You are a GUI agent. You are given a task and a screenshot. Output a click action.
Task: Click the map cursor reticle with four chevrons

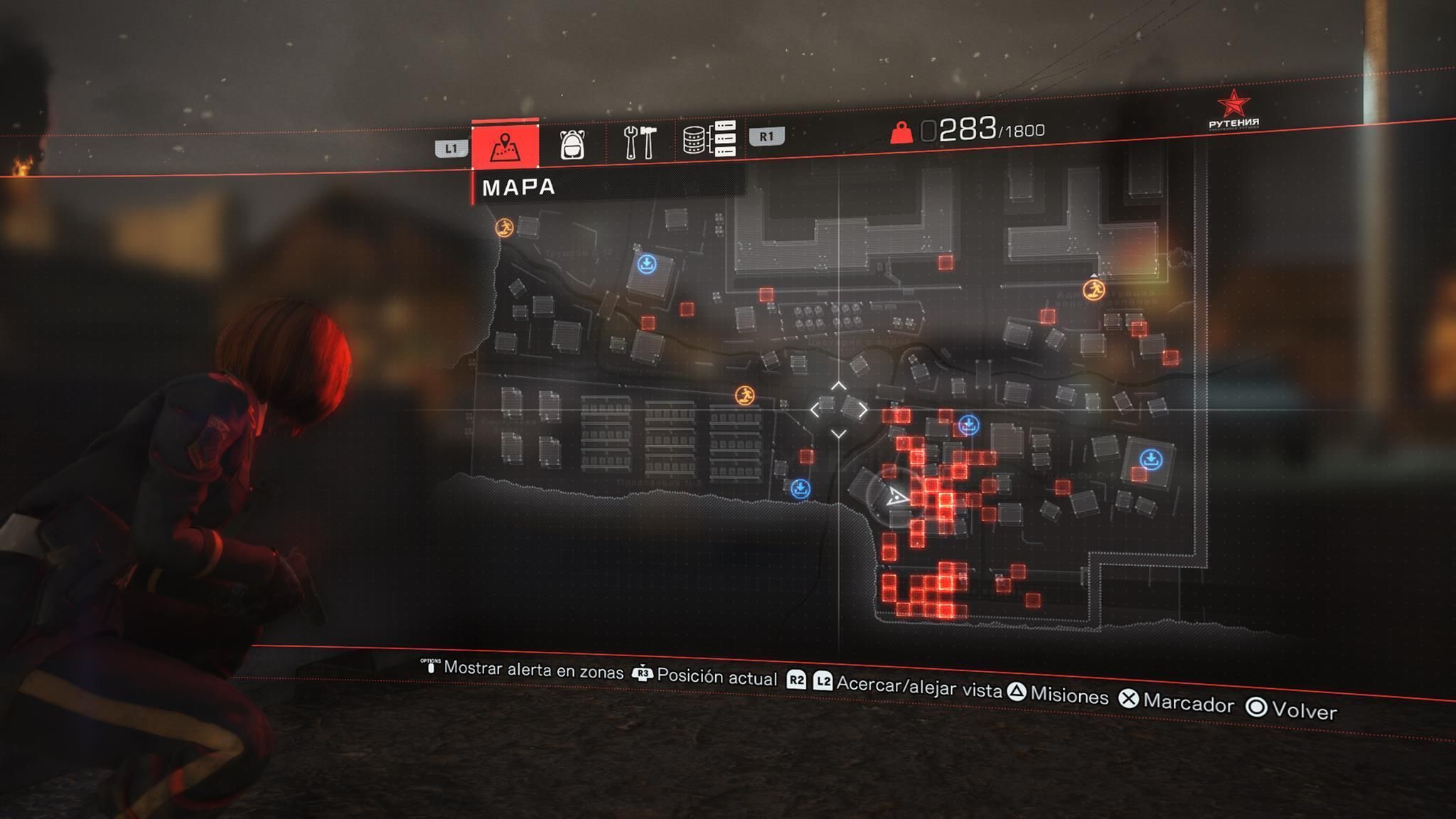click(x=839, y=409)
